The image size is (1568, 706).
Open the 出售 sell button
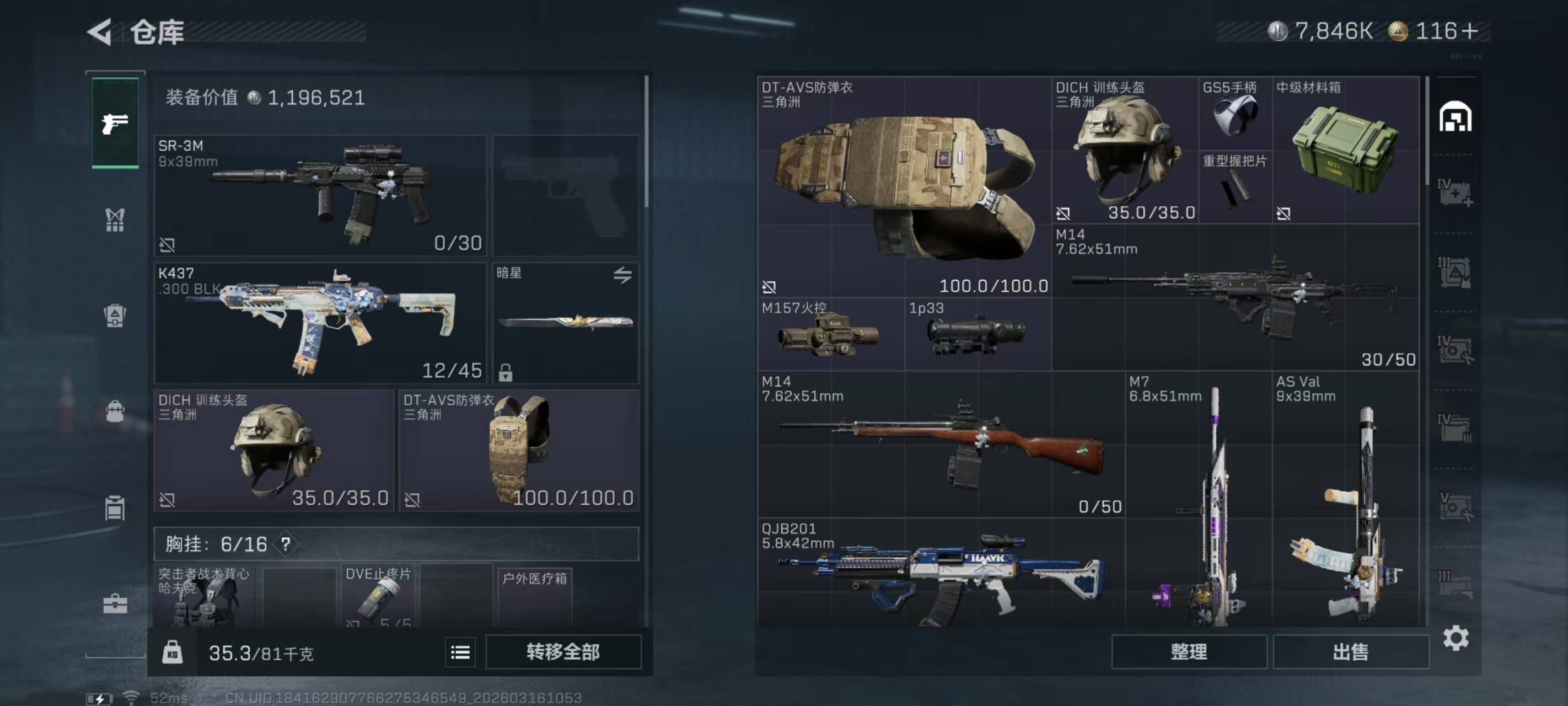[1351, 652]
